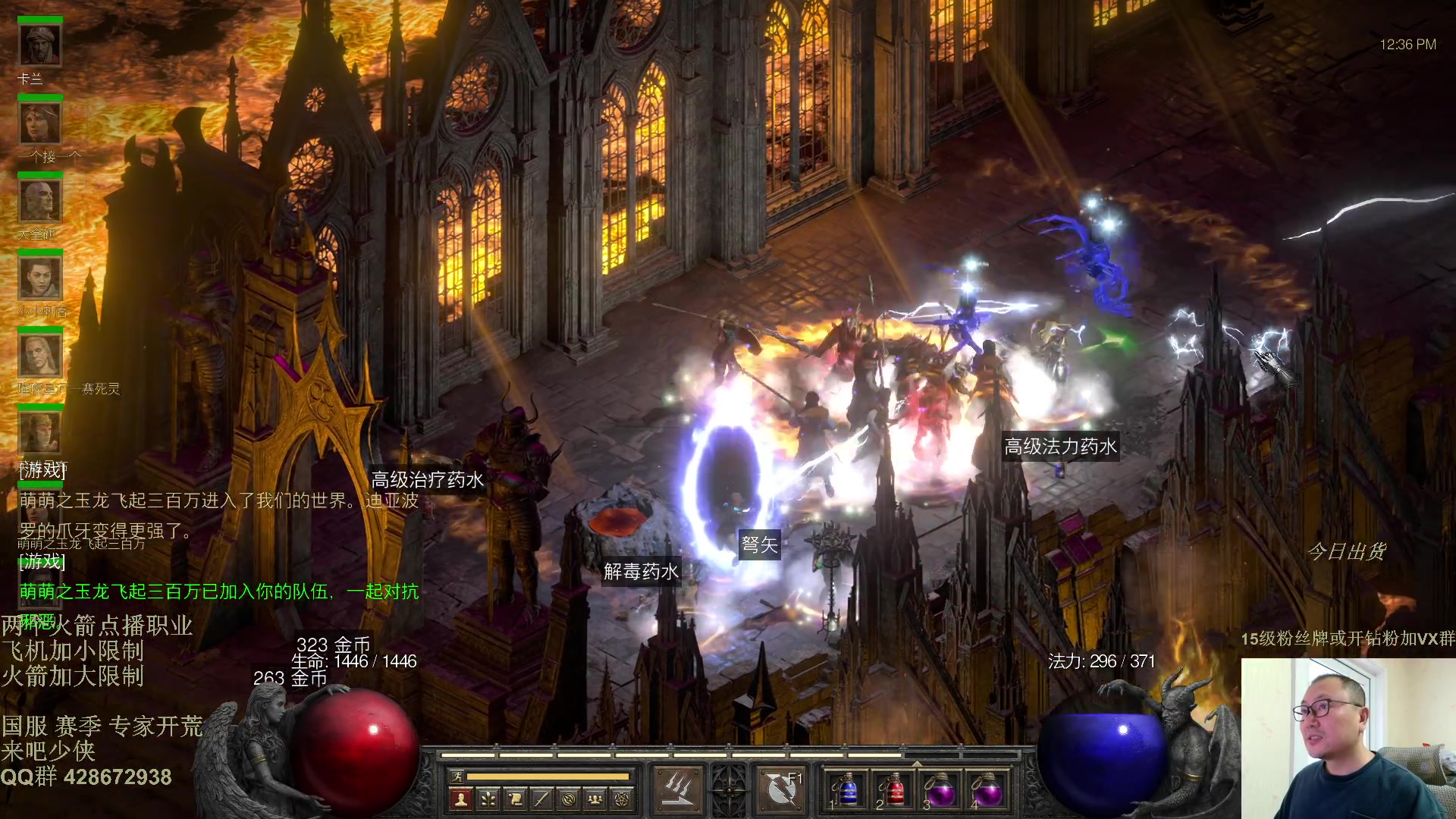1456x819 pixels.
Task: Use the purple rejuvenation potion in slot 4
Action: [988, 791]
